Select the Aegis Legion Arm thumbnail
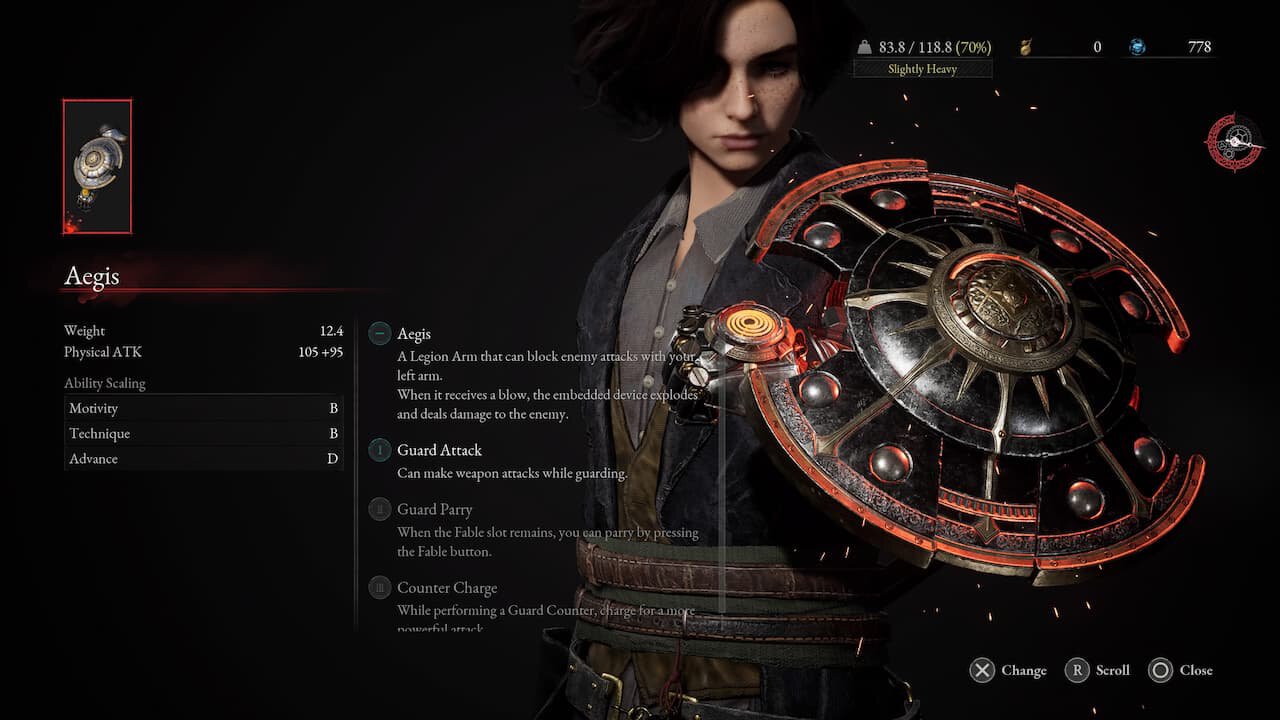 point(97,166)
